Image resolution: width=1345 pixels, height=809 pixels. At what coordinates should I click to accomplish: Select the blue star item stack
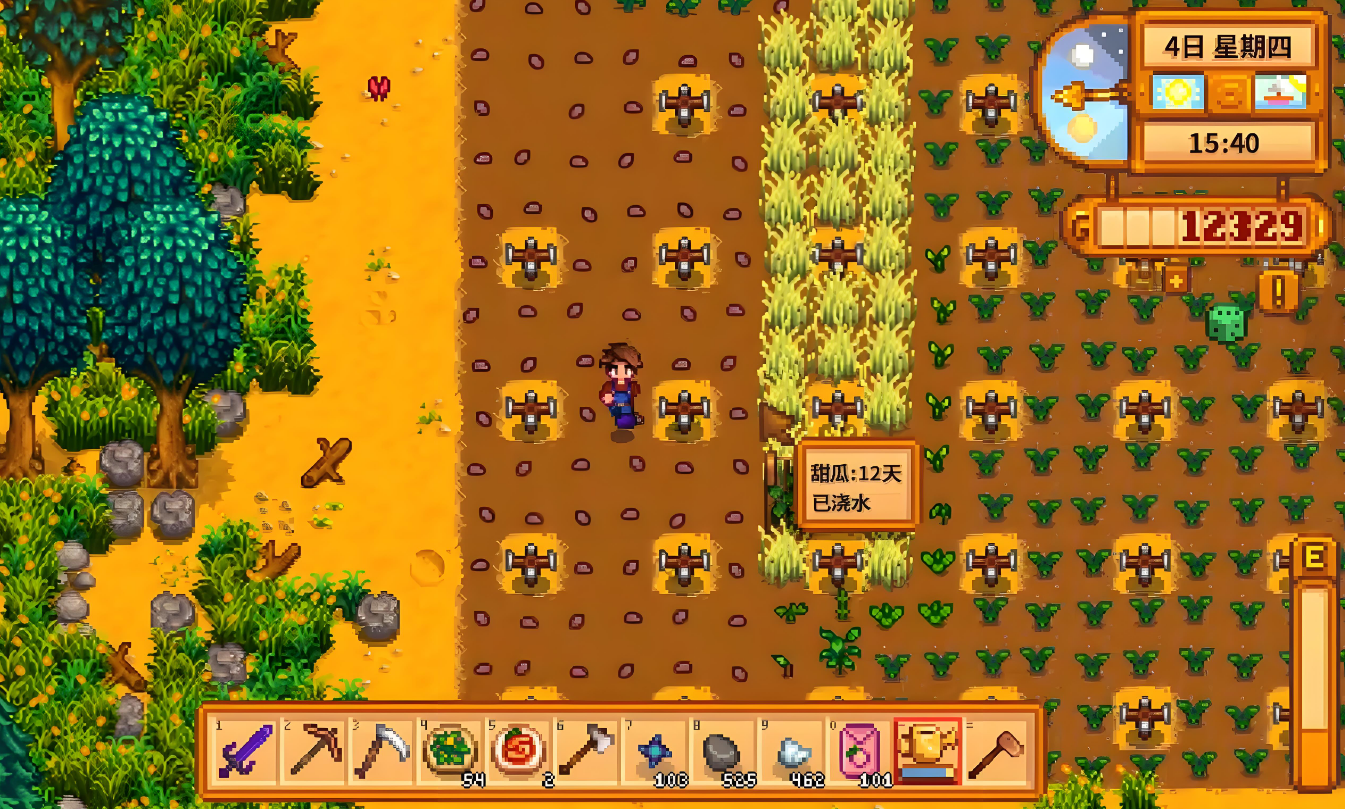pyautogui.click(x=654, y=751)
